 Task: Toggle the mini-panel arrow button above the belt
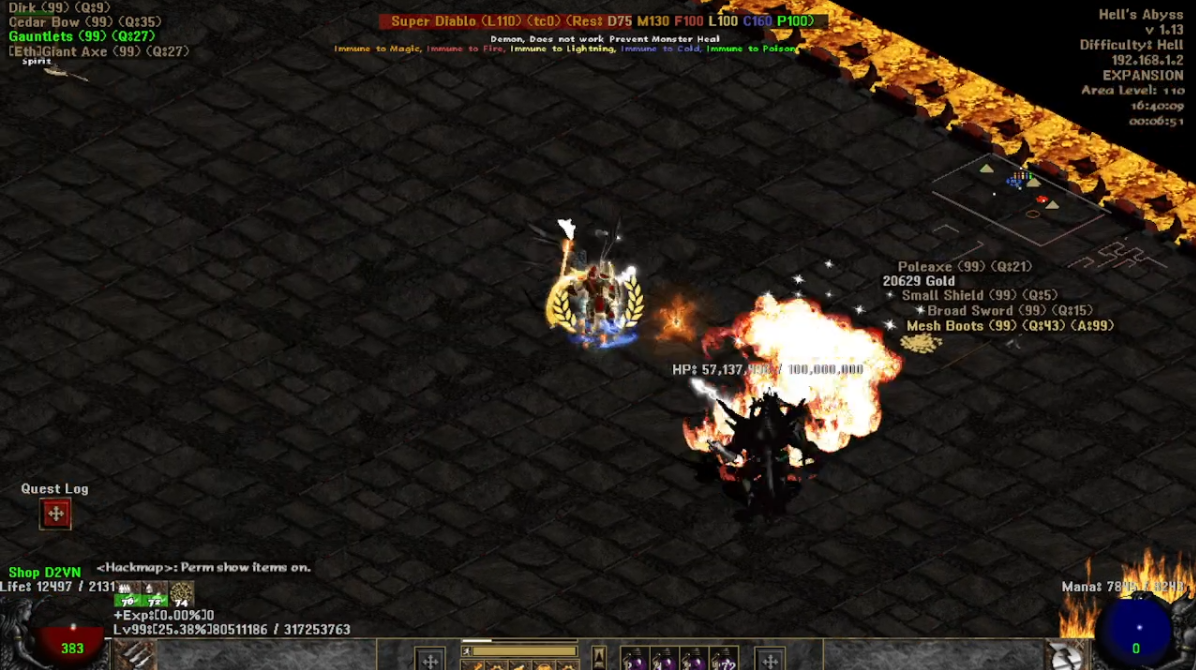[598, 655]
